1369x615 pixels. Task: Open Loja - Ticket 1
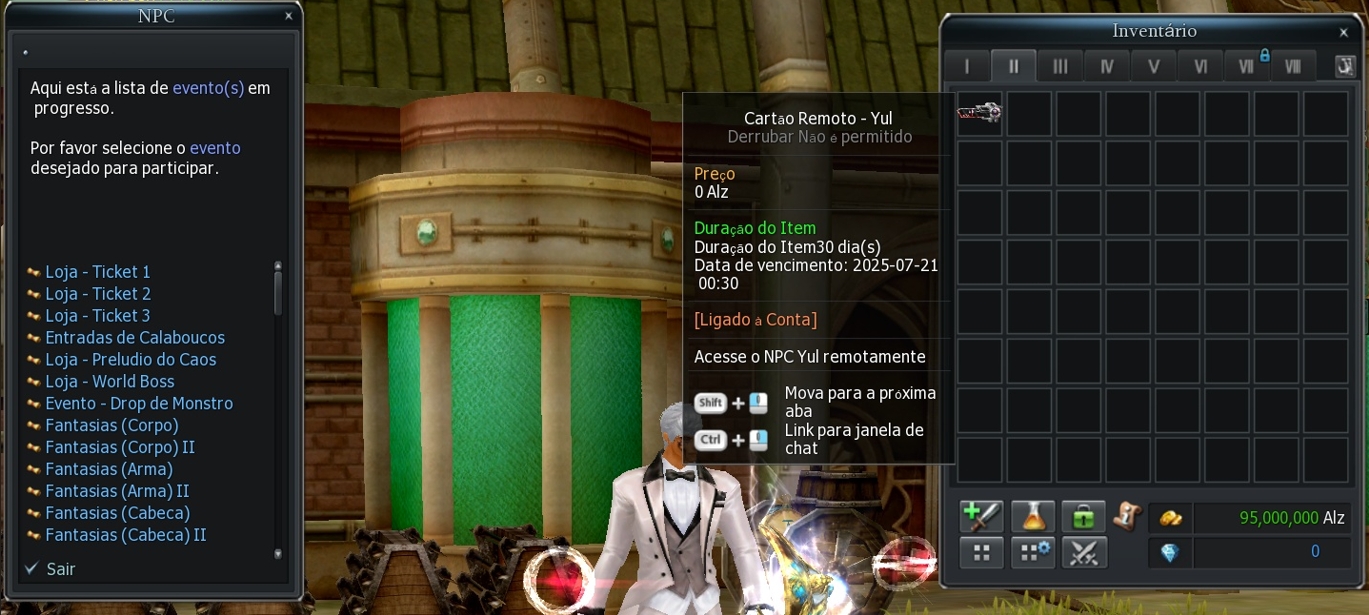97,272
